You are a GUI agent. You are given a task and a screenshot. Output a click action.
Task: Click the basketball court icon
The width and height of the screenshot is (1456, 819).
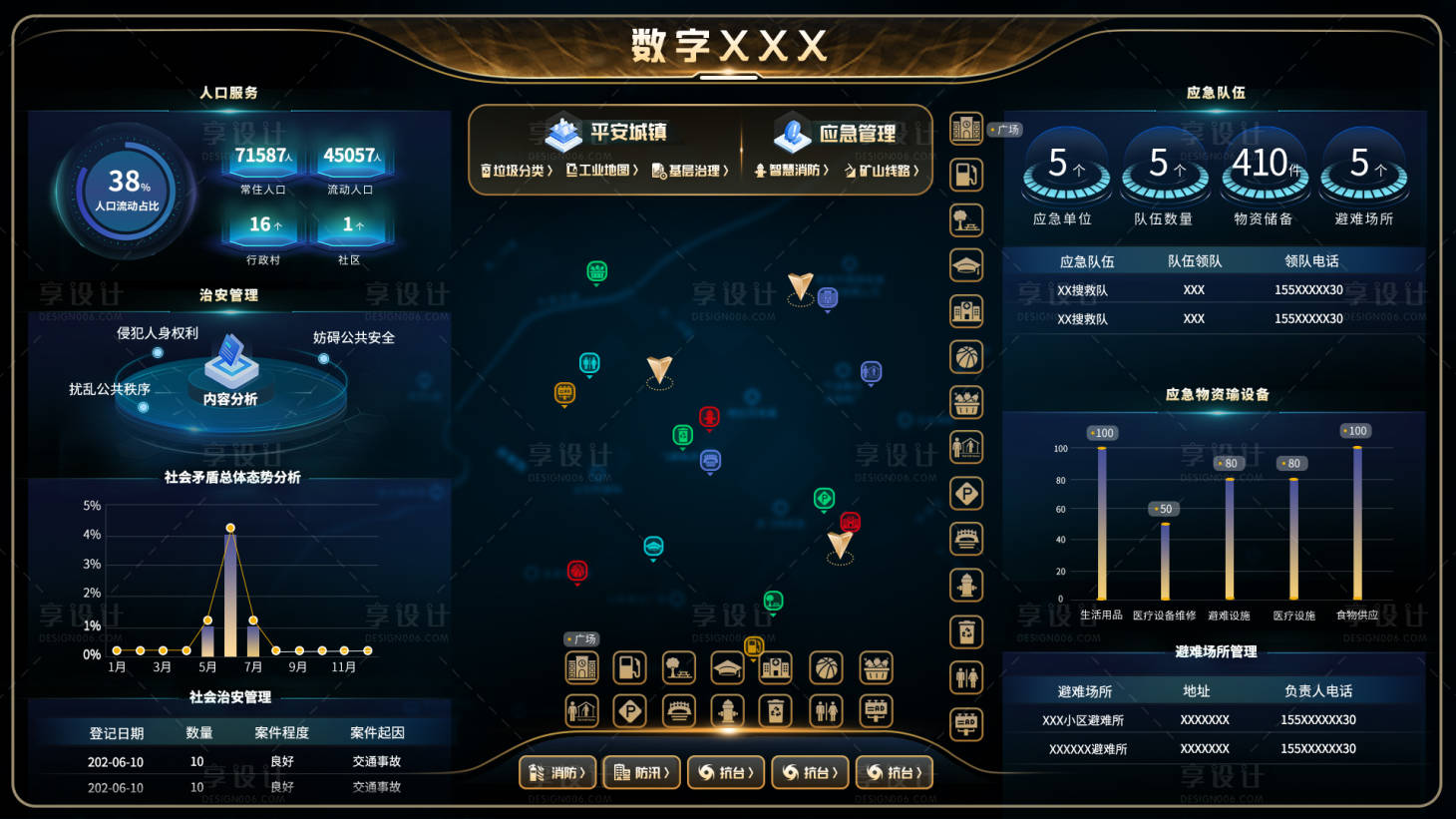966,356
